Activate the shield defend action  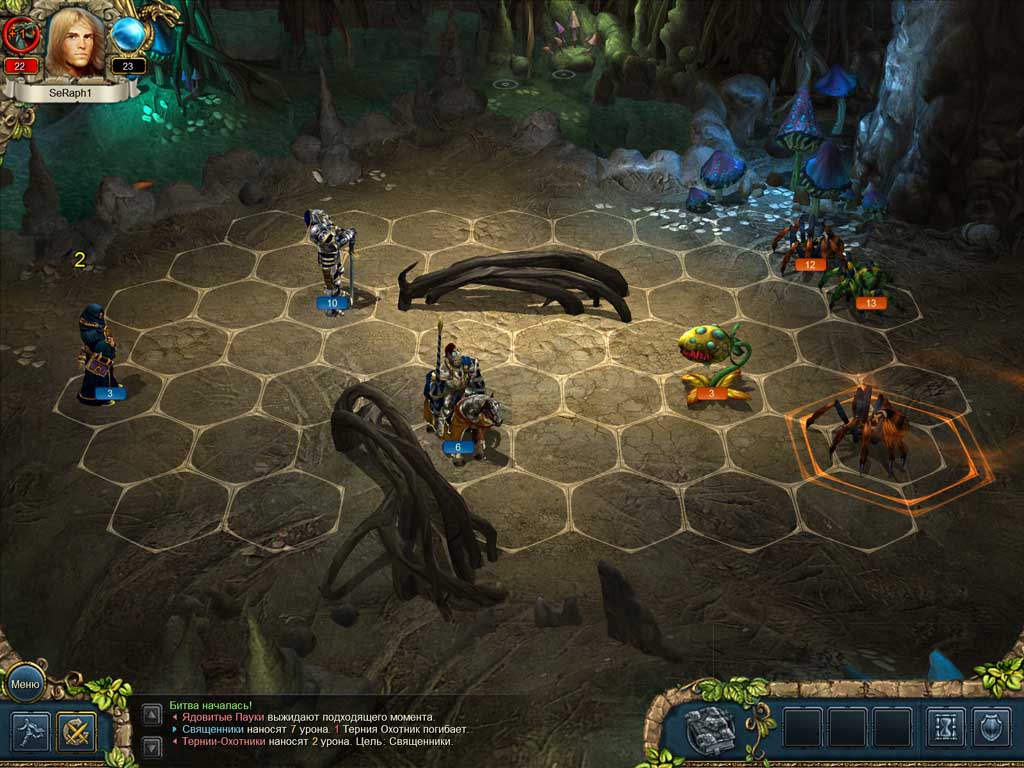pyautogui.click(x=991, y=728)
